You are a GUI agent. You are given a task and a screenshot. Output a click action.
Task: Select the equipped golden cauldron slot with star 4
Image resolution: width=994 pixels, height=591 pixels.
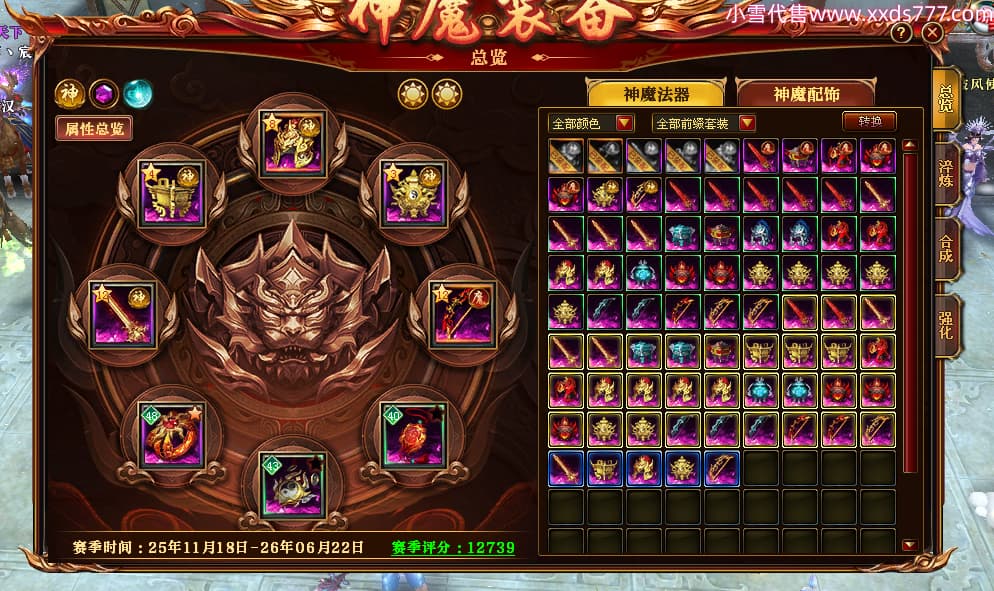pyautogui.click(x=172, y=194)
